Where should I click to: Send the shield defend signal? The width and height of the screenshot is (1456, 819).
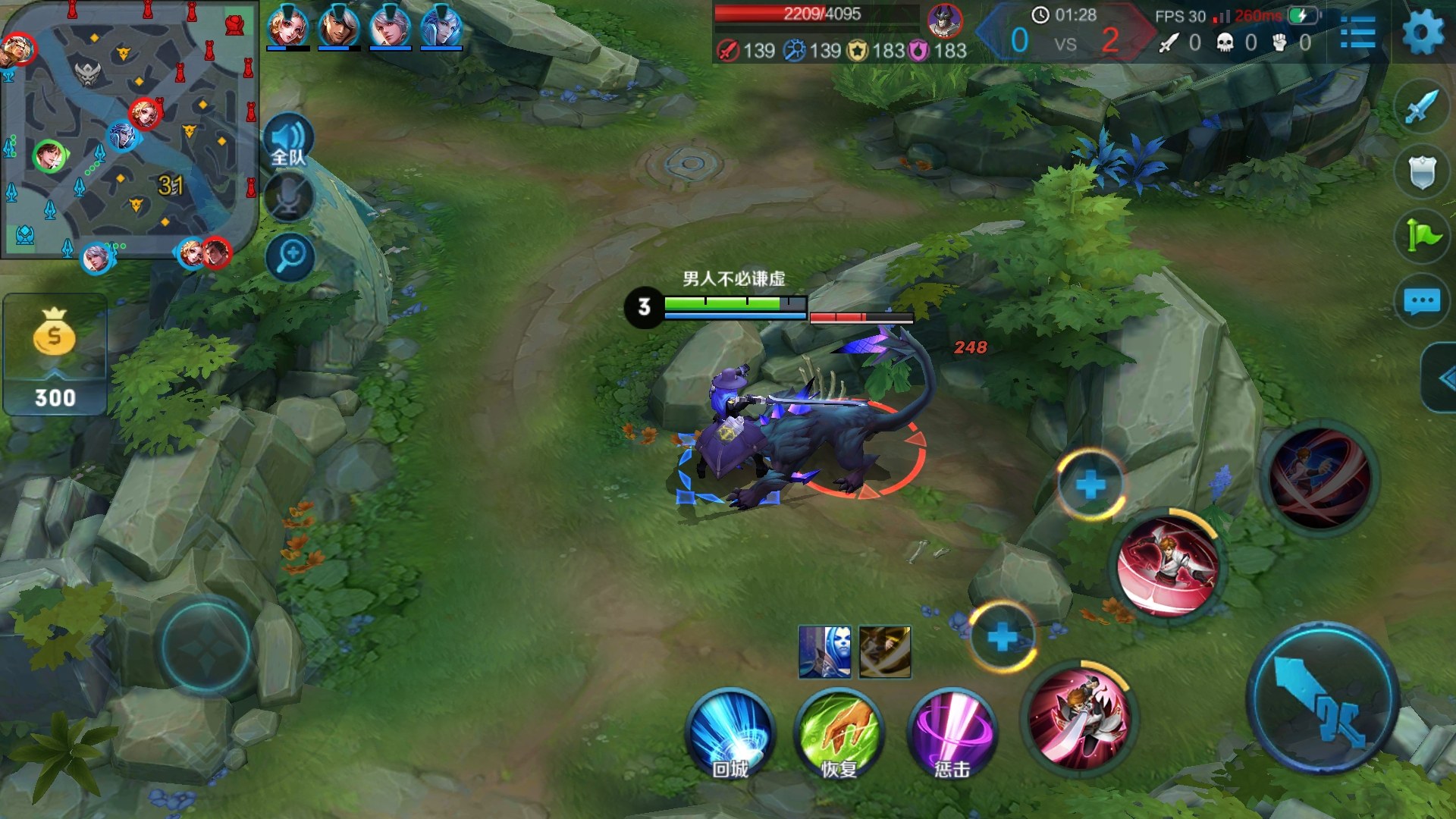coord(1421,172)
